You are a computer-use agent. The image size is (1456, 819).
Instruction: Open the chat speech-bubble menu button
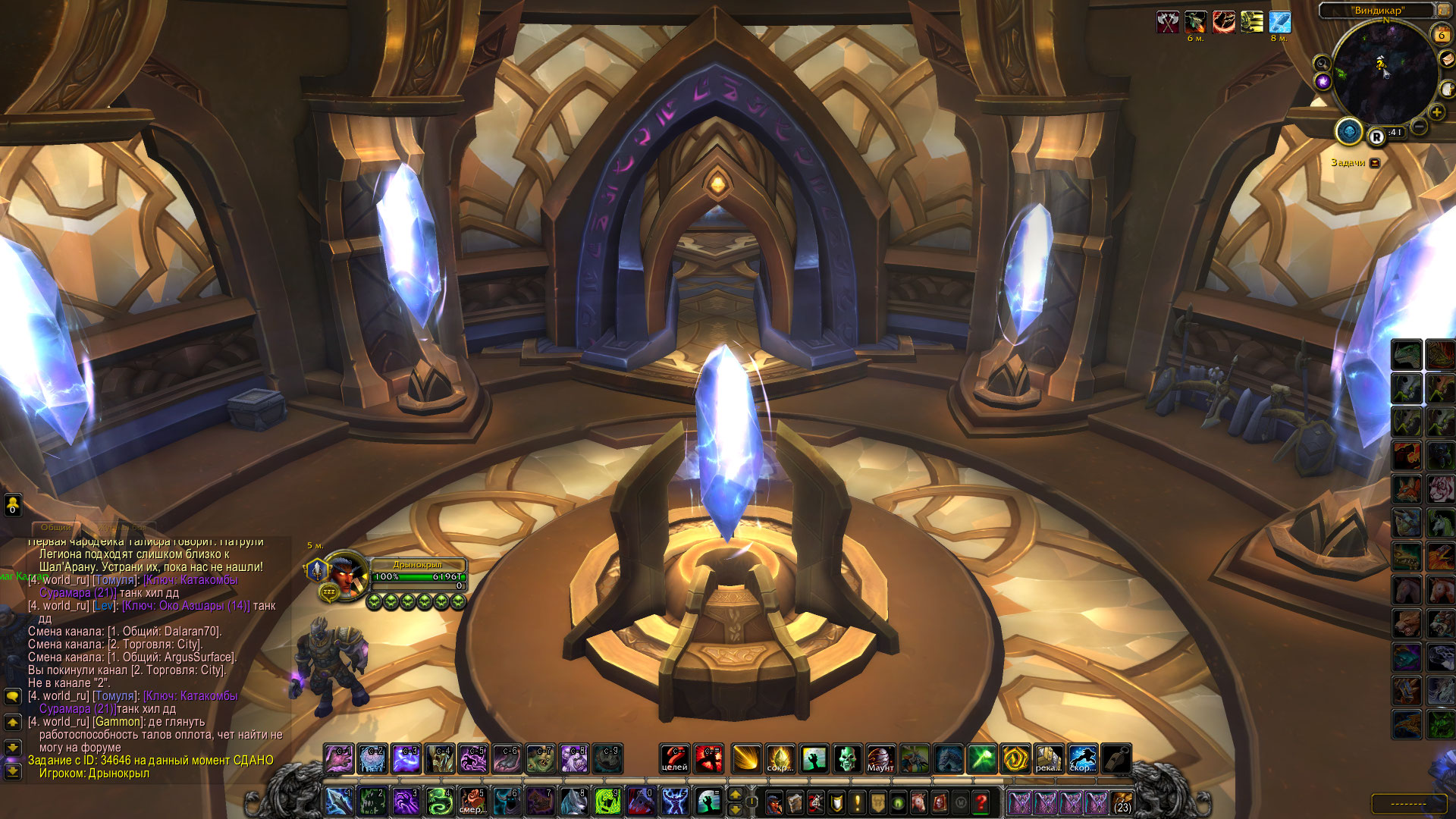12,695
